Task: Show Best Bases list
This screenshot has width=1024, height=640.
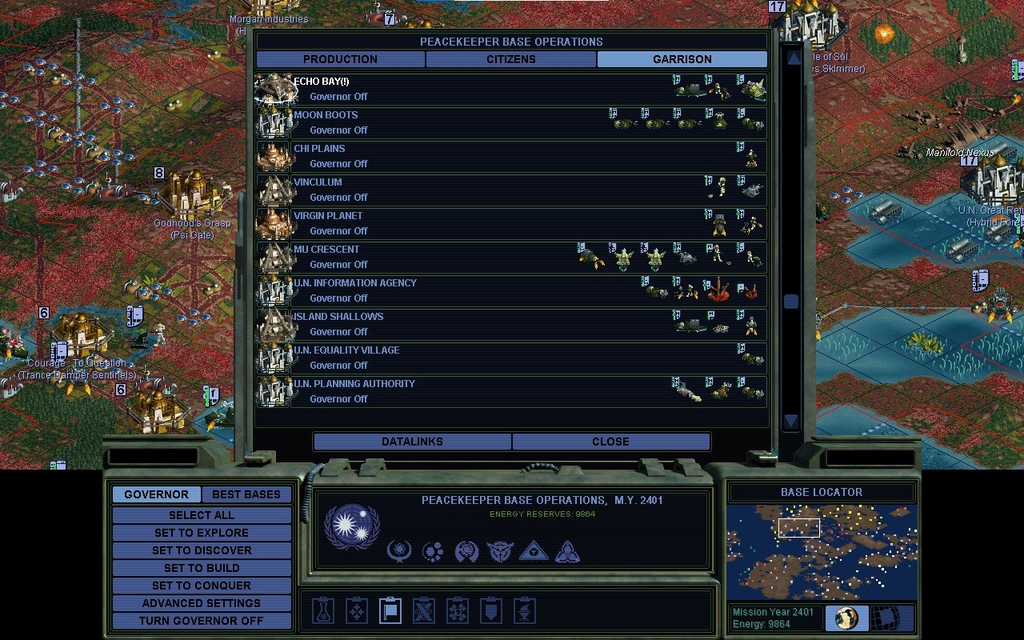Action: 247,495
